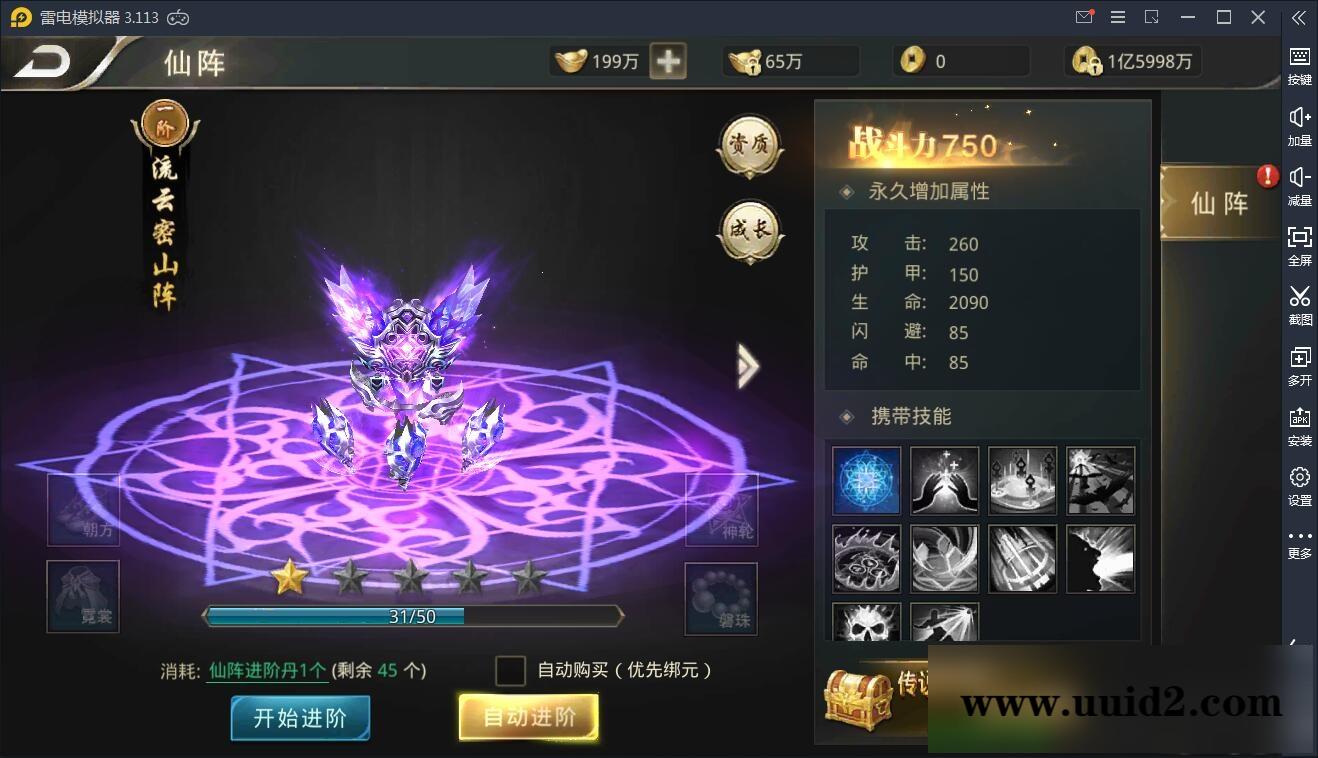Enable 自动购买 (优先绑元) checkbox

(510, 671)
